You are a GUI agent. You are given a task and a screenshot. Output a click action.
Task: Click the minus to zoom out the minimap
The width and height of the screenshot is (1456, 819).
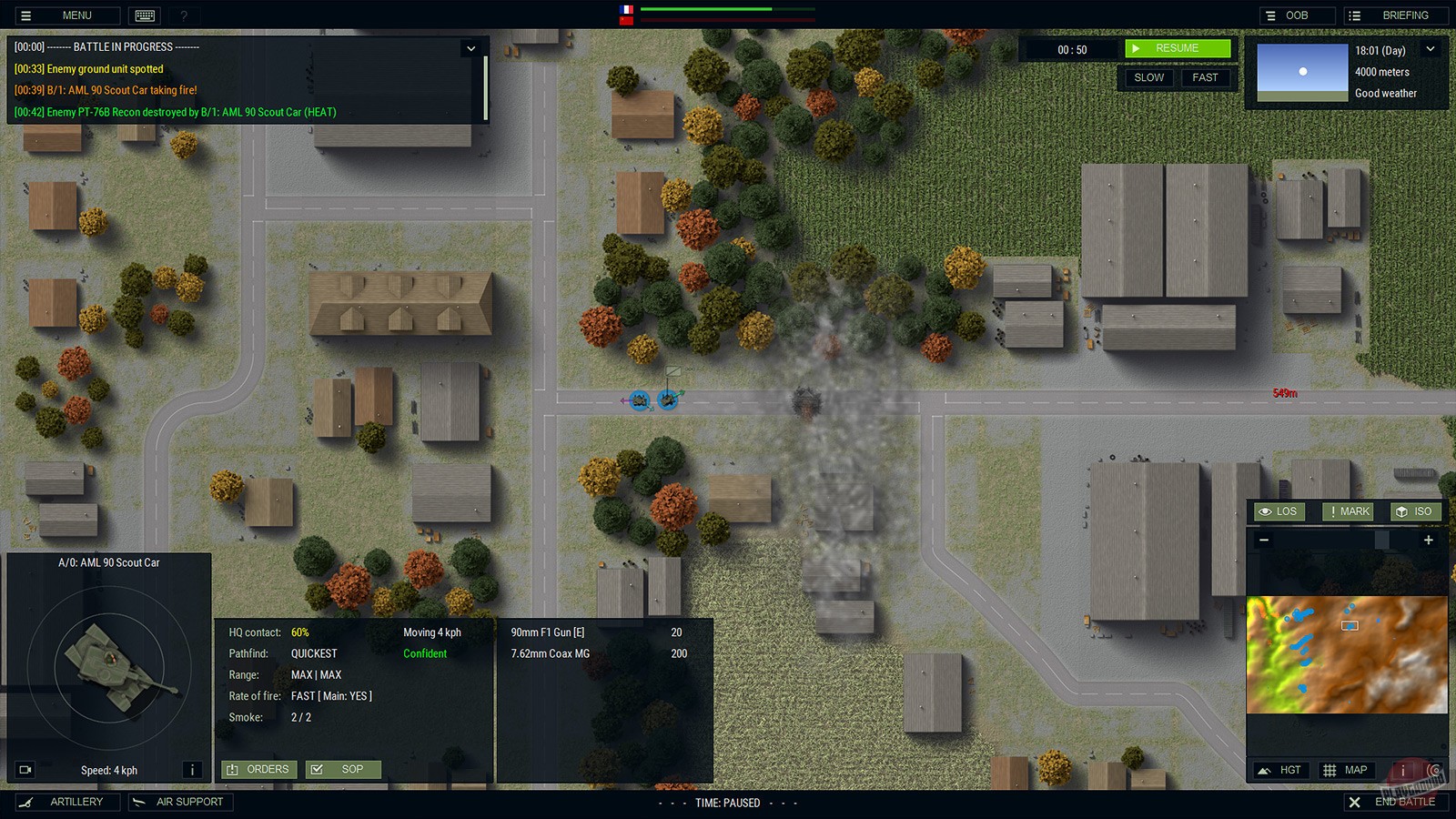point(1264,540)
